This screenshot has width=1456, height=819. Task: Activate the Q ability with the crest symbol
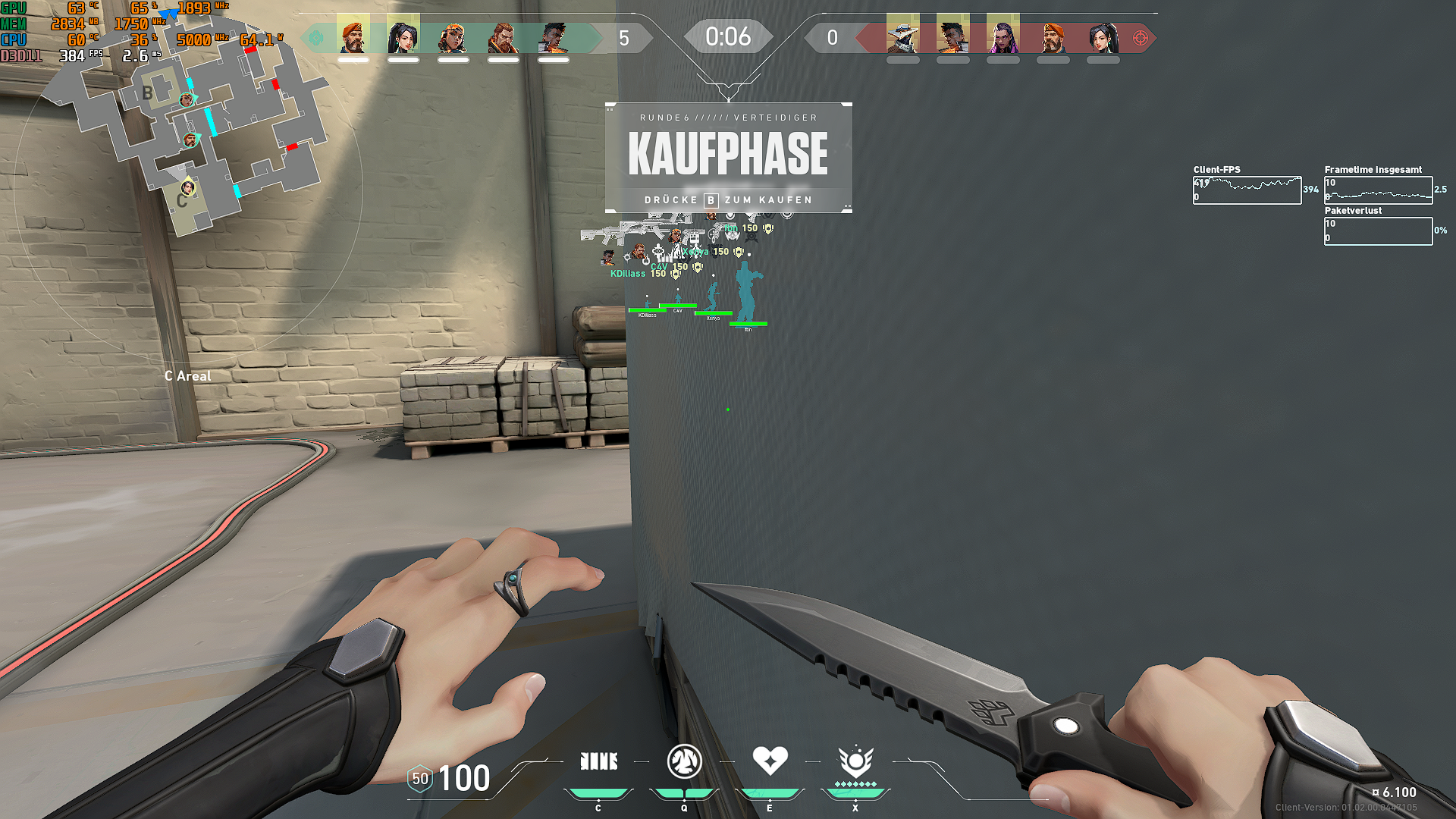685,761
